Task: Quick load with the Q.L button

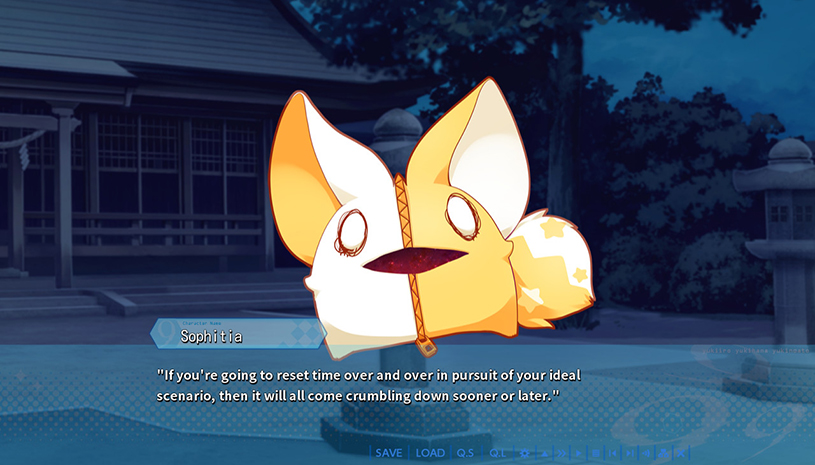Action: pyautogui.click(x=497, y=453)
